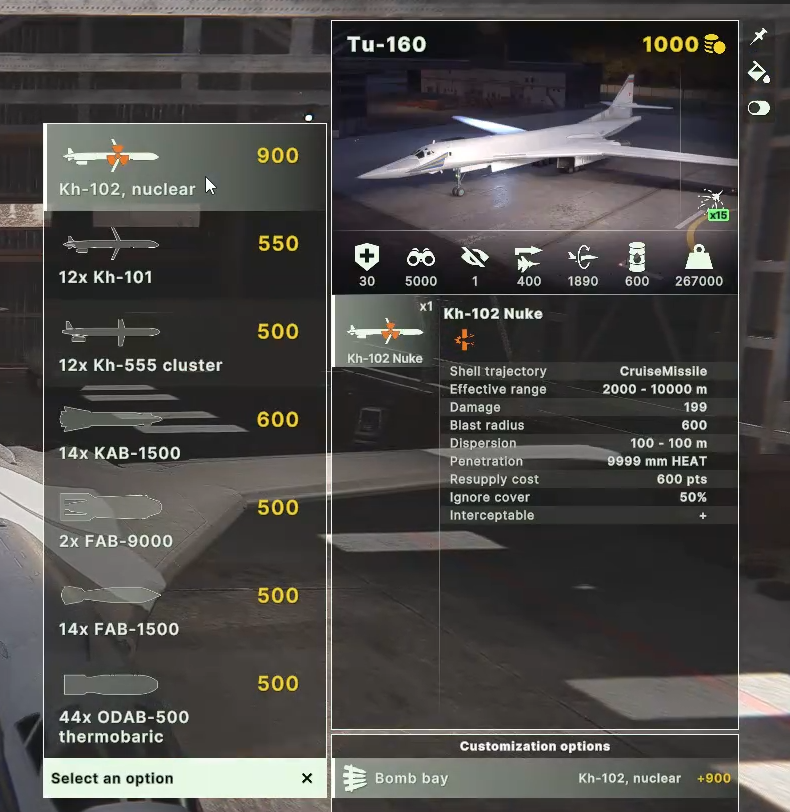
Task: Choose the 2x FAB-9000 loadout
Action: pyautogui.click(x=184, y=520)
